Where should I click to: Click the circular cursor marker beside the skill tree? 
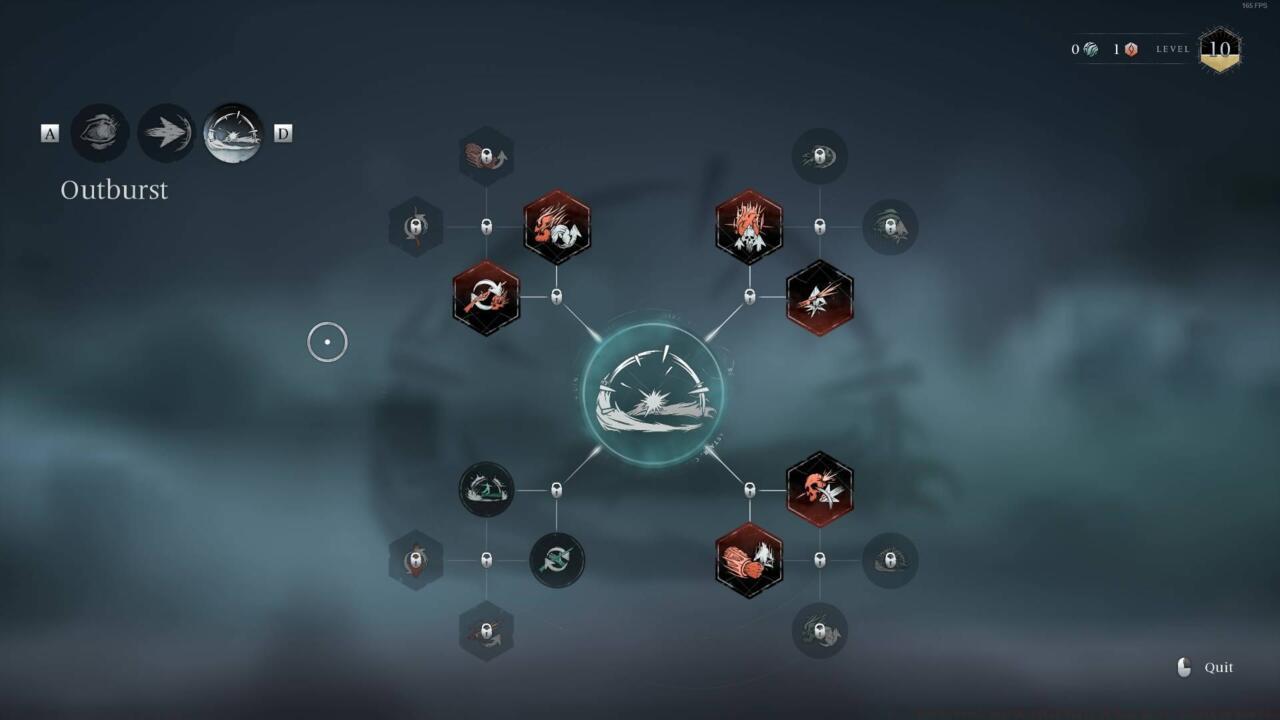[327, 342]
